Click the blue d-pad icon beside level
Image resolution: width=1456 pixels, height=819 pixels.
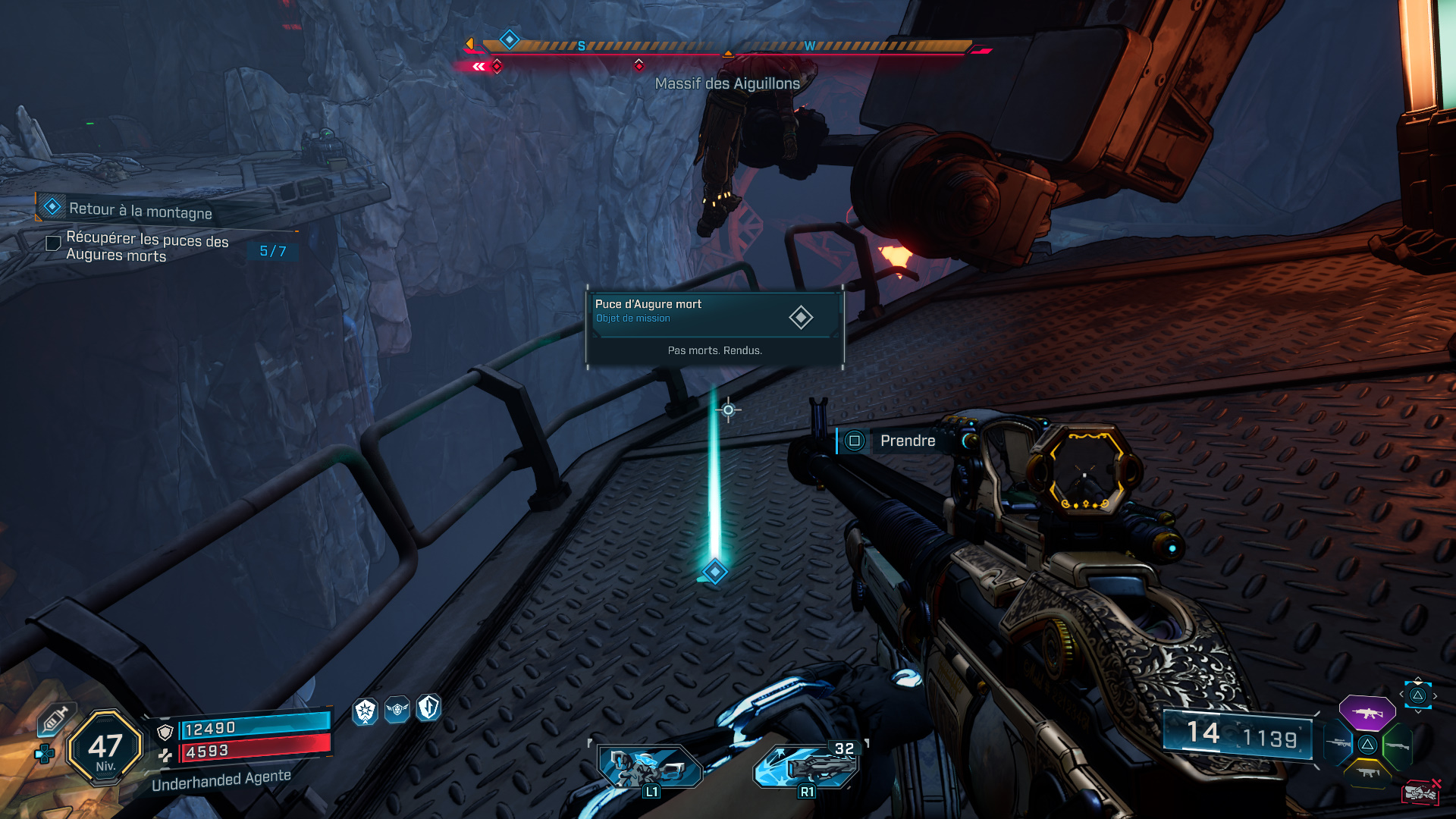tap(45, 754)
